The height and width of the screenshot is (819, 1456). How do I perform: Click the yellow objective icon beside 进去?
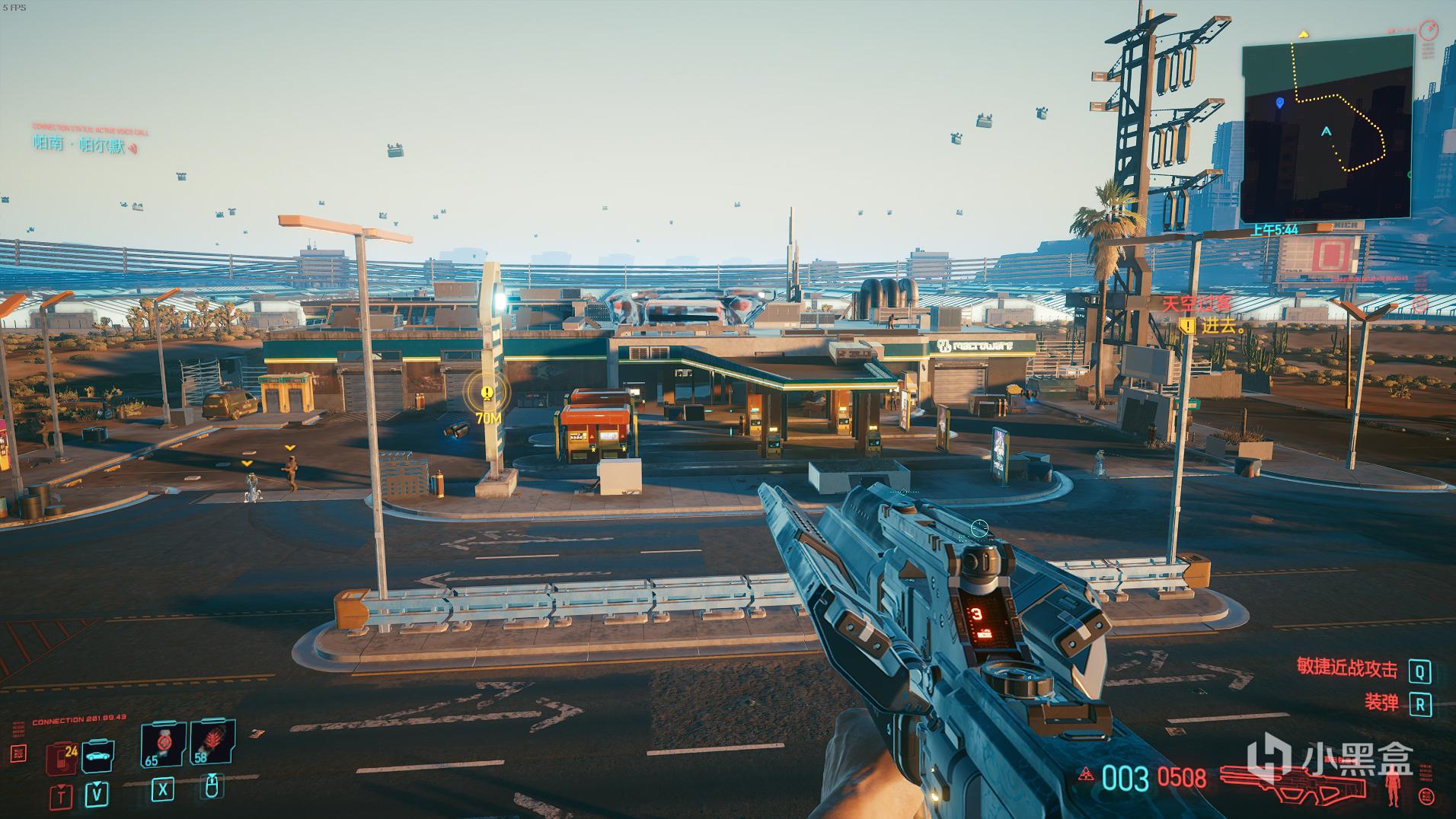click(1186, 327)
